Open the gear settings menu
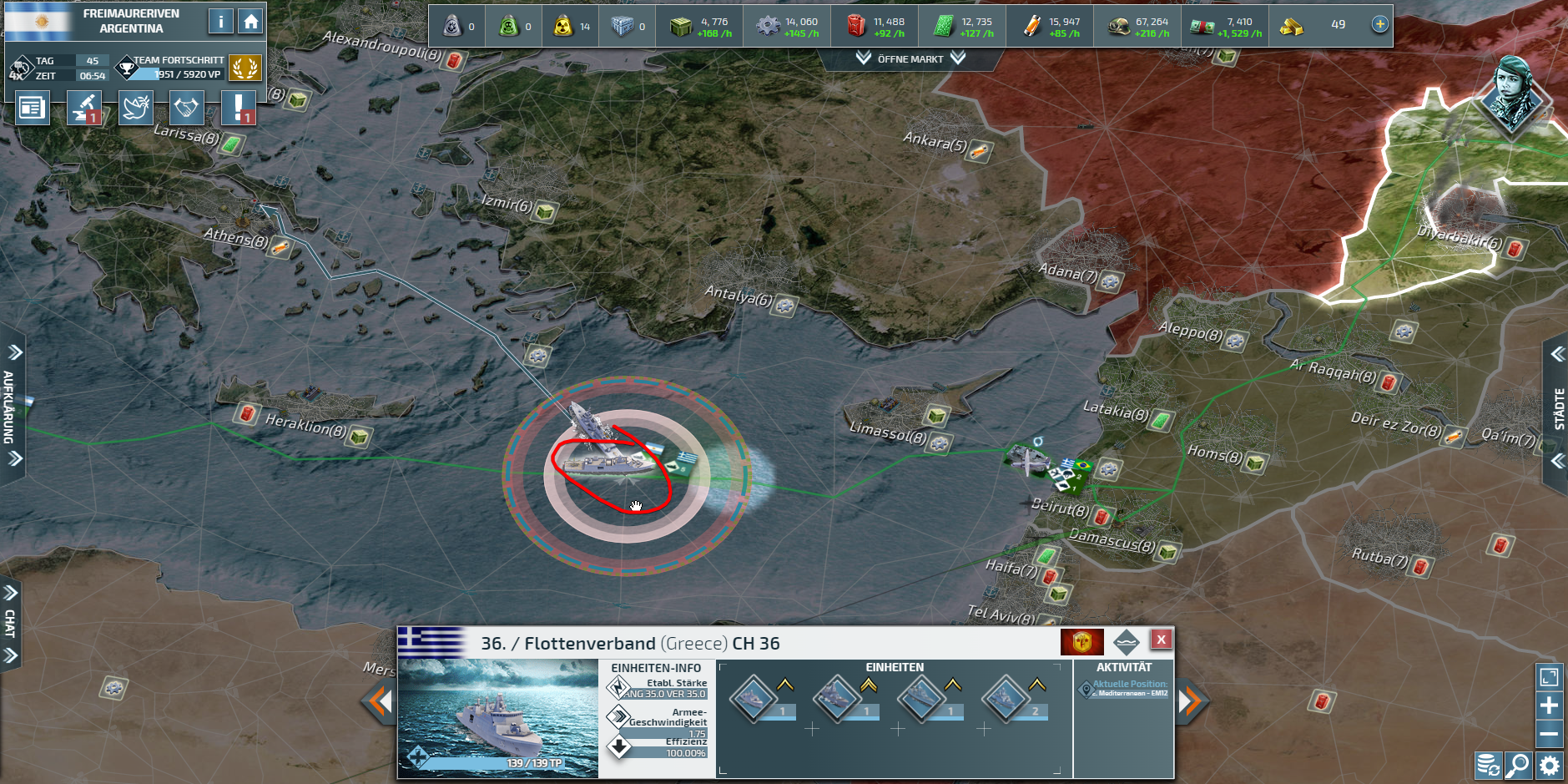 click(x=1550, y=766)
